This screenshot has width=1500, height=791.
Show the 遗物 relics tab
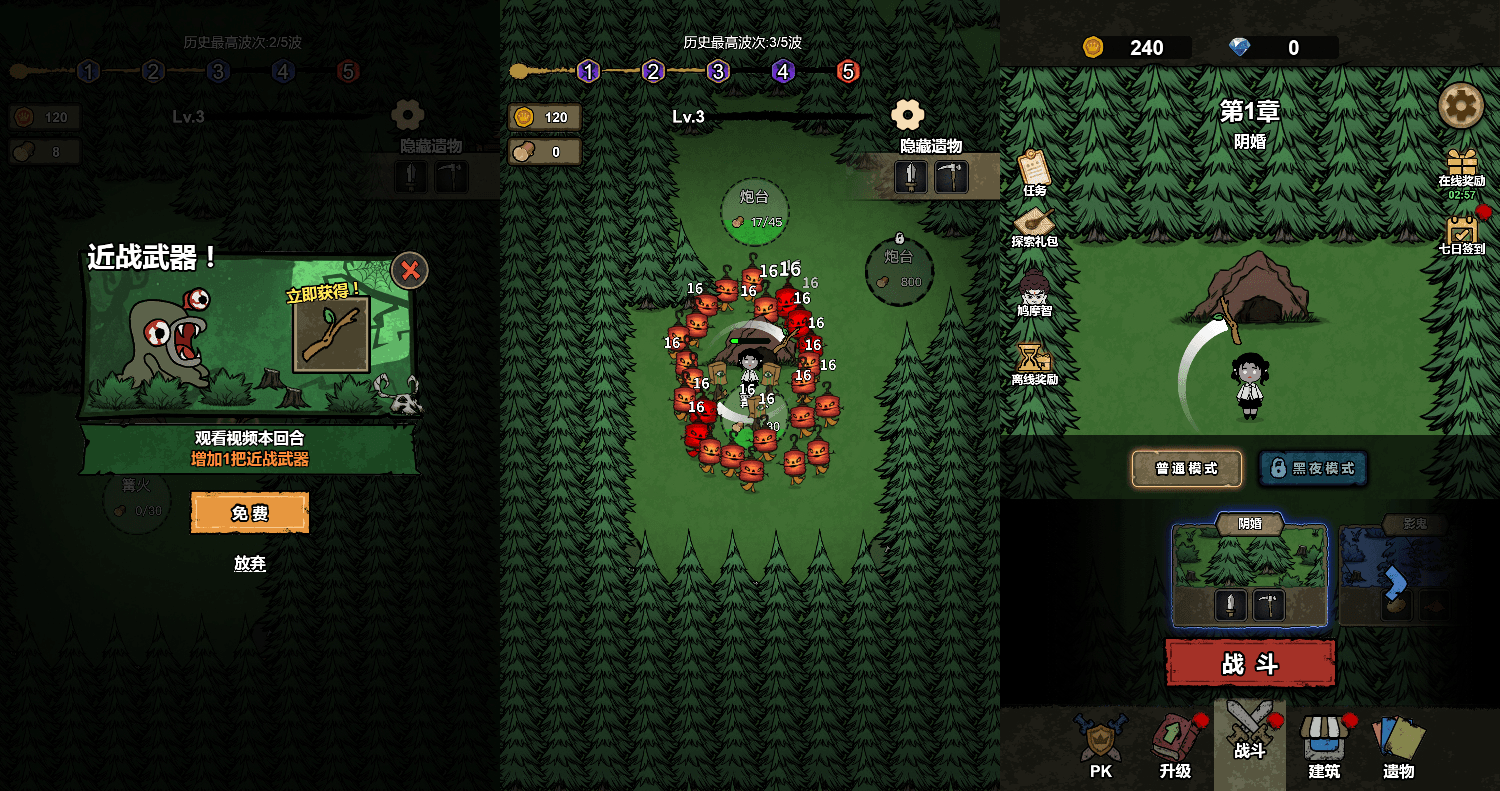click(x=1398, y=746)
